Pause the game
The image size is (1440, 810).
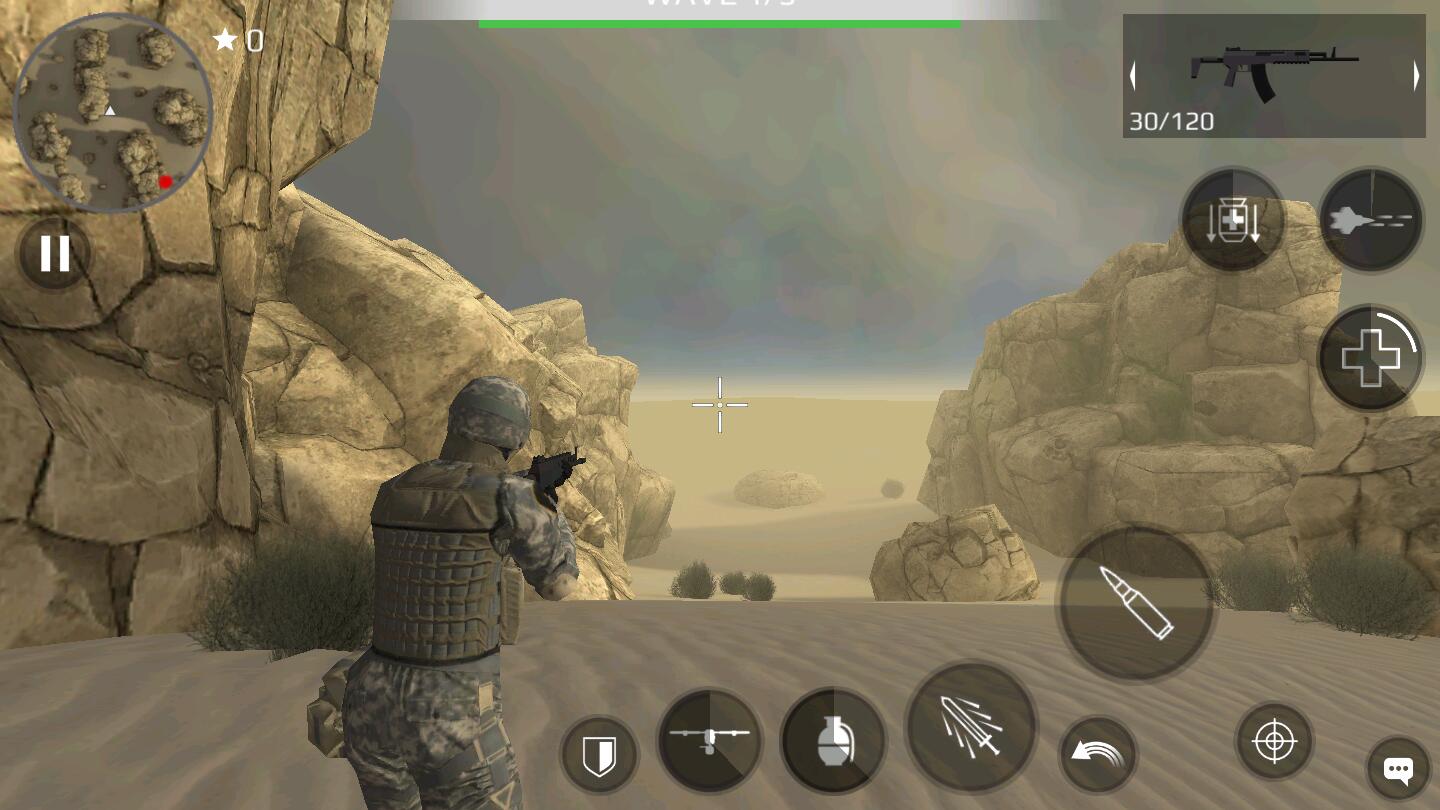54,254
